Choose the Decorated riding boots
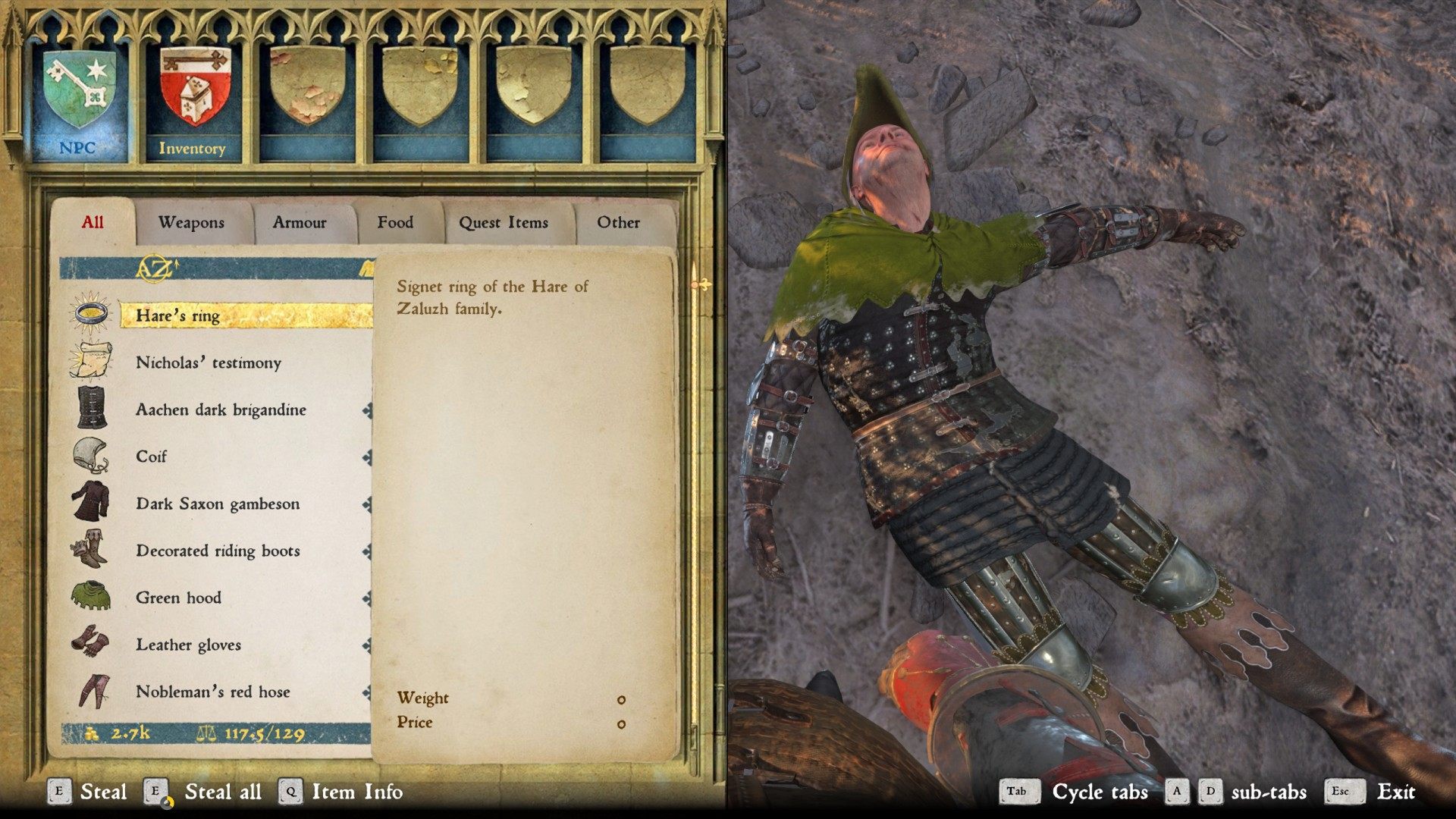 220,551
